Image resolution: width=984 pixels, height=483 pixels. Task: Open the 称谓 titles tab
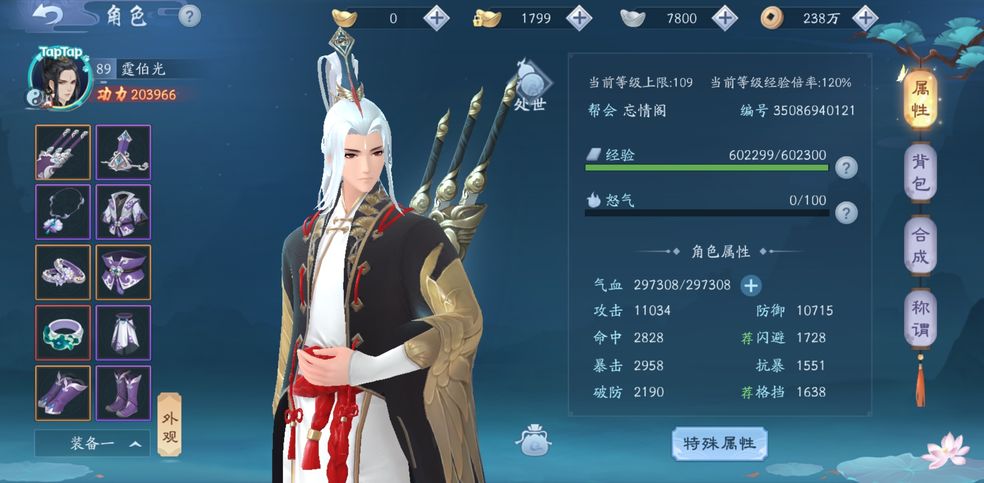920,319
